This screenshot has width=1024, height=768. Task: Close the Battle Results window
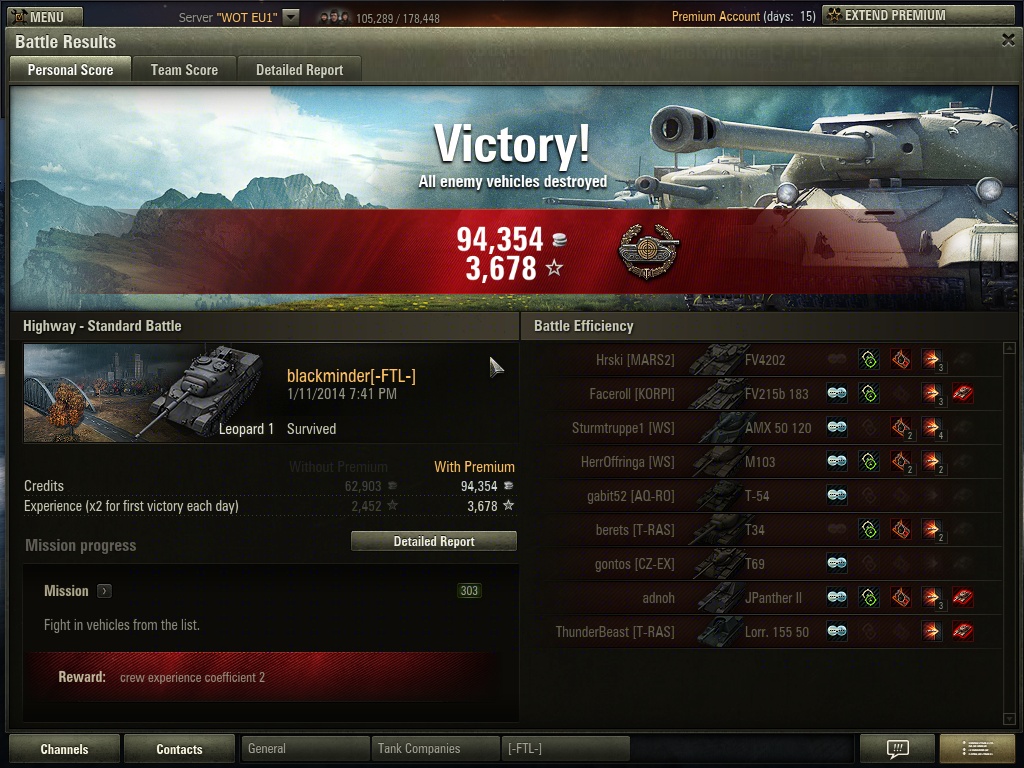(x=1008, y=40)
